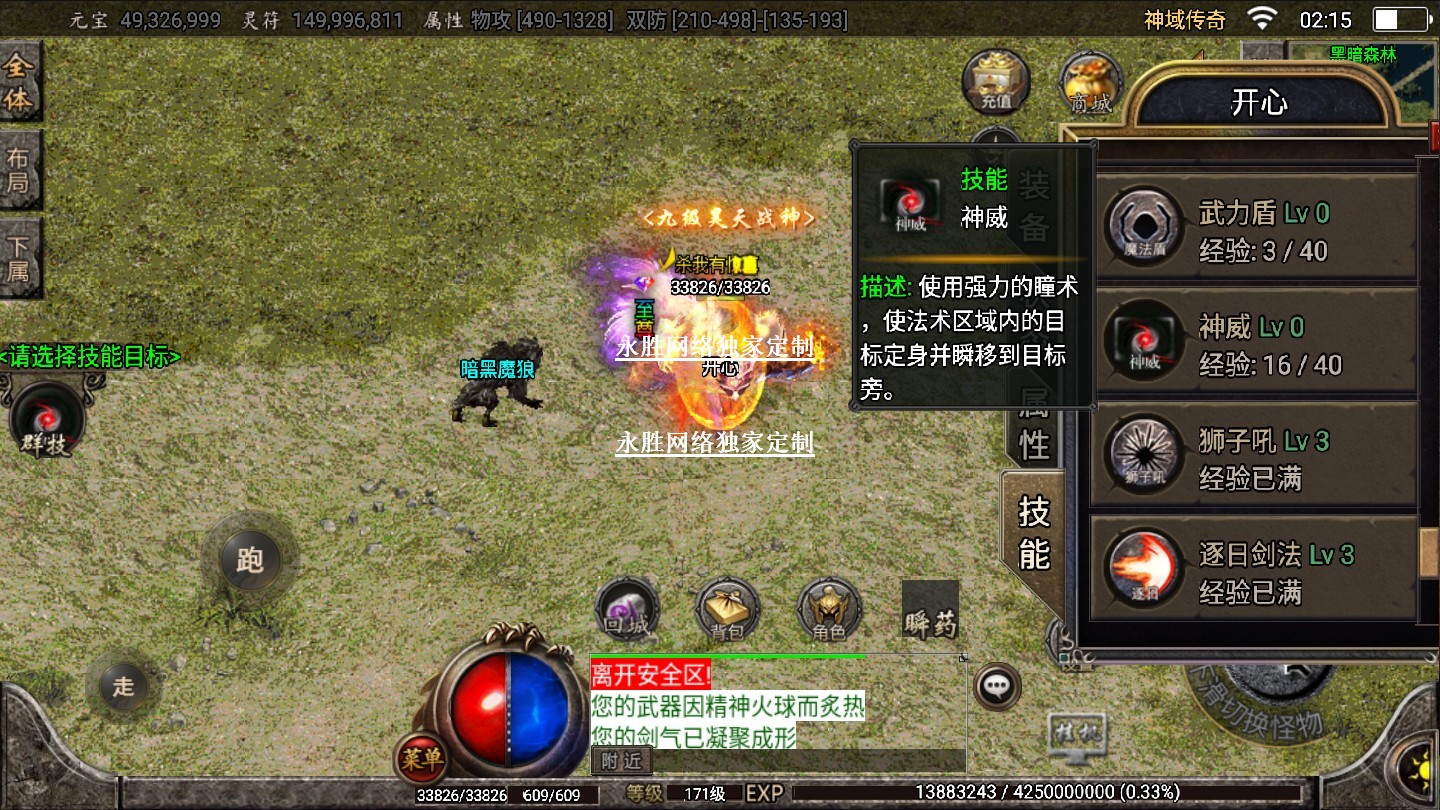Select the 全体 button
Image resolution: width=1440 pixels, height=810 pixels.
pyautogui.click(x=19, y=84)
